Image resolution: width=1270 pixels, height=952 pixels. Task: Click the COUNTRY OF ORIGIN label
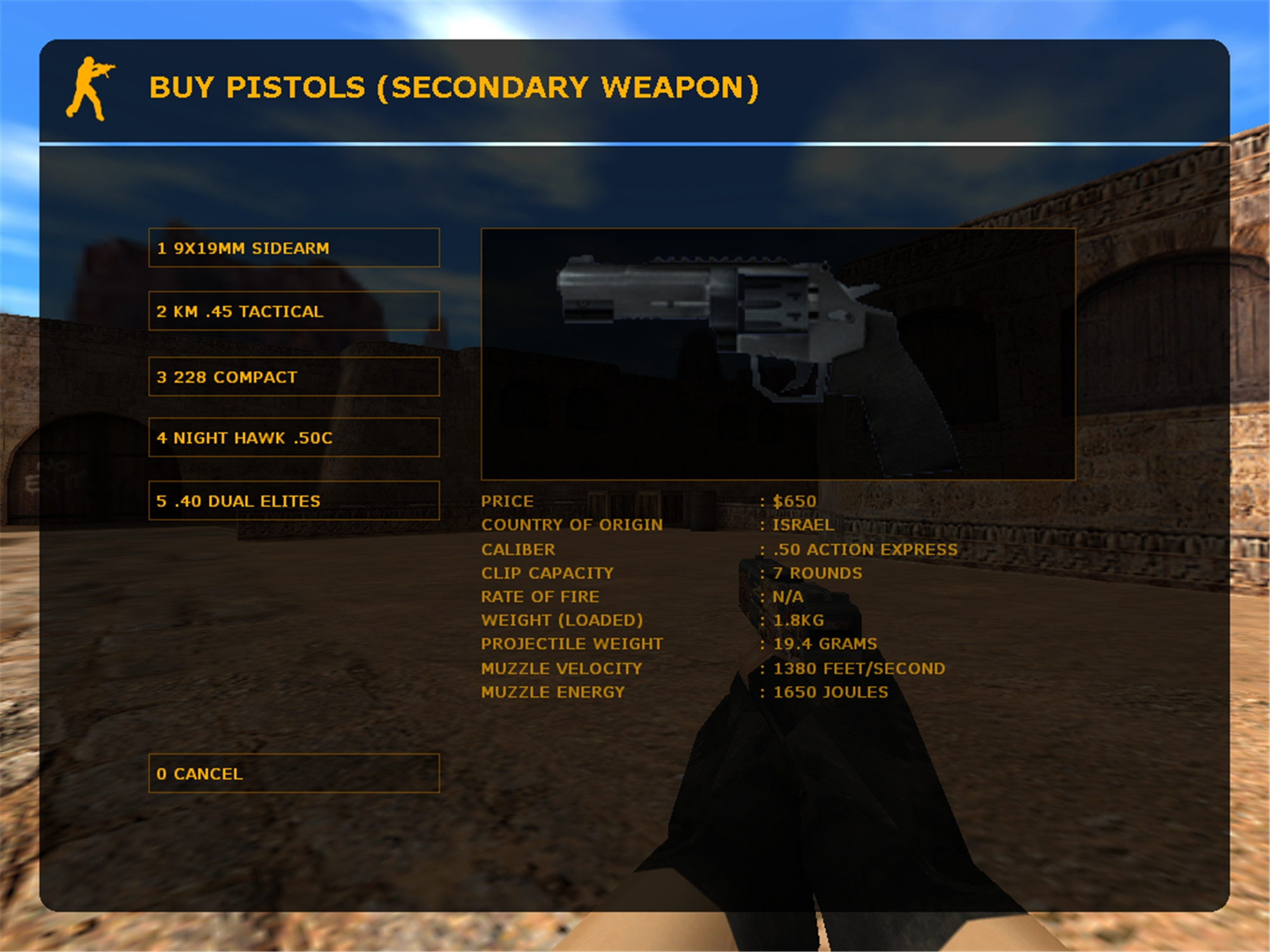572,524
